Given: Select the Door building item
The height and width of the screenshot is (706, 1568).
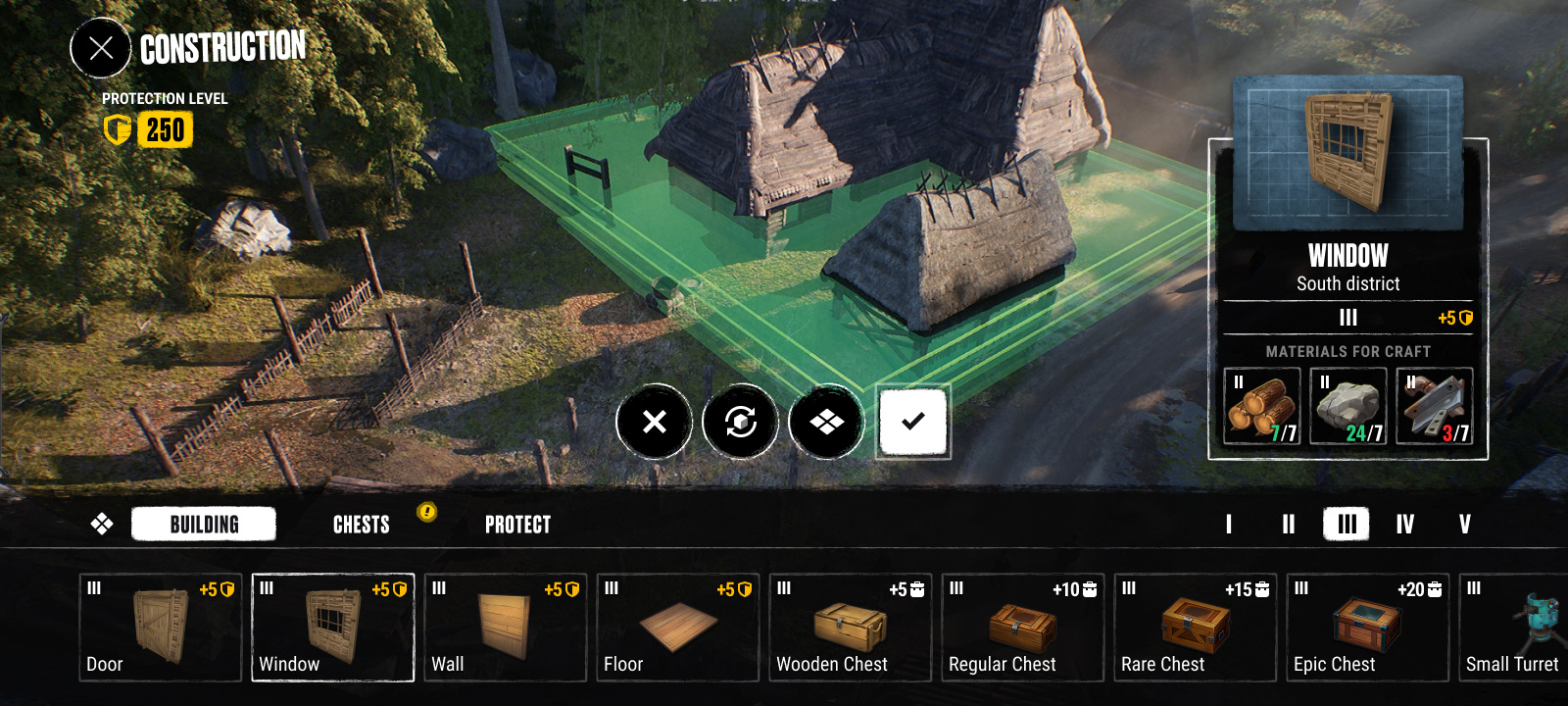Looking at the screenshot, I should (x=160, y=628).
